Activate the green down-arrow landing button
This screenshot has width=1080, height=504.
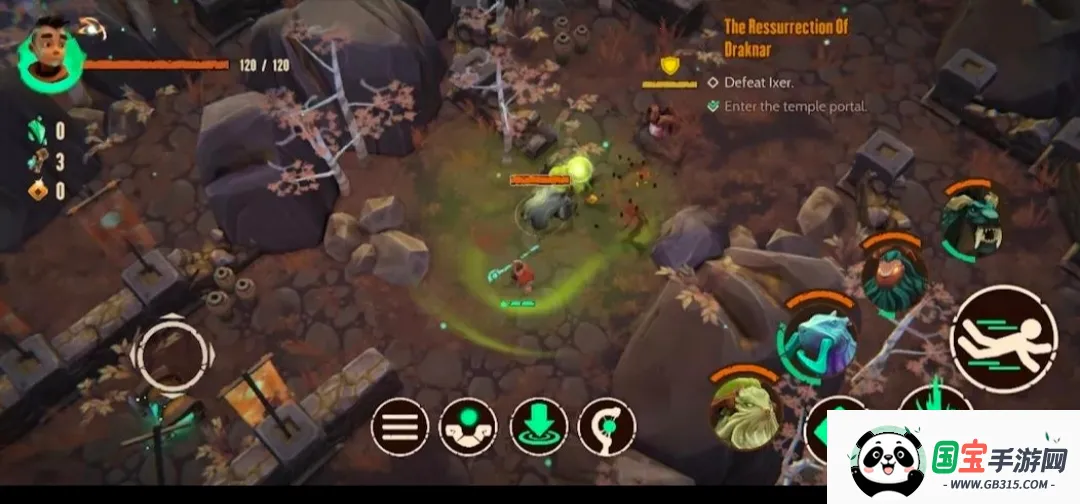tap(538, 428)
